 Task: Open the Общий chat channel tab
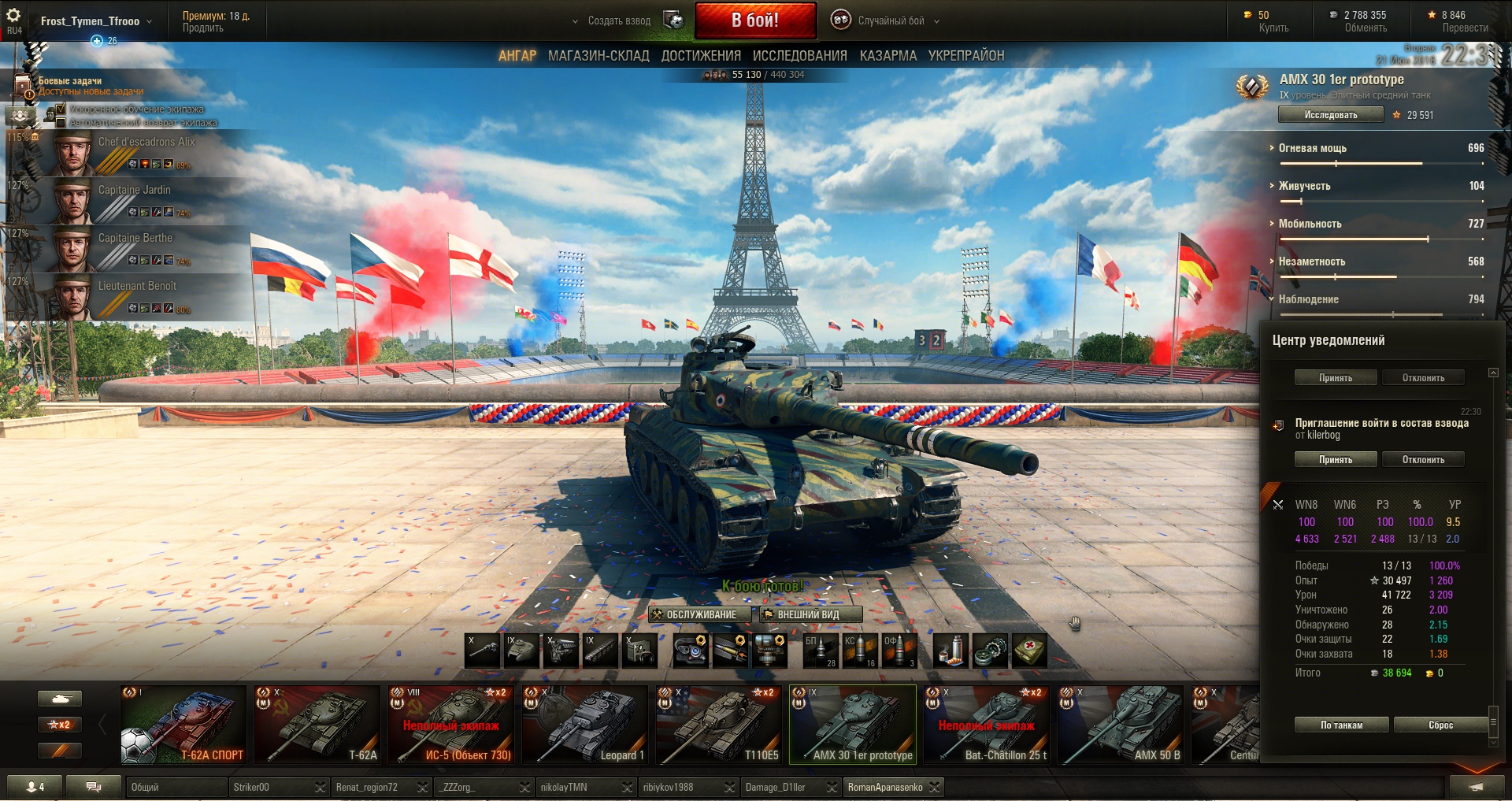click(175, 787)
